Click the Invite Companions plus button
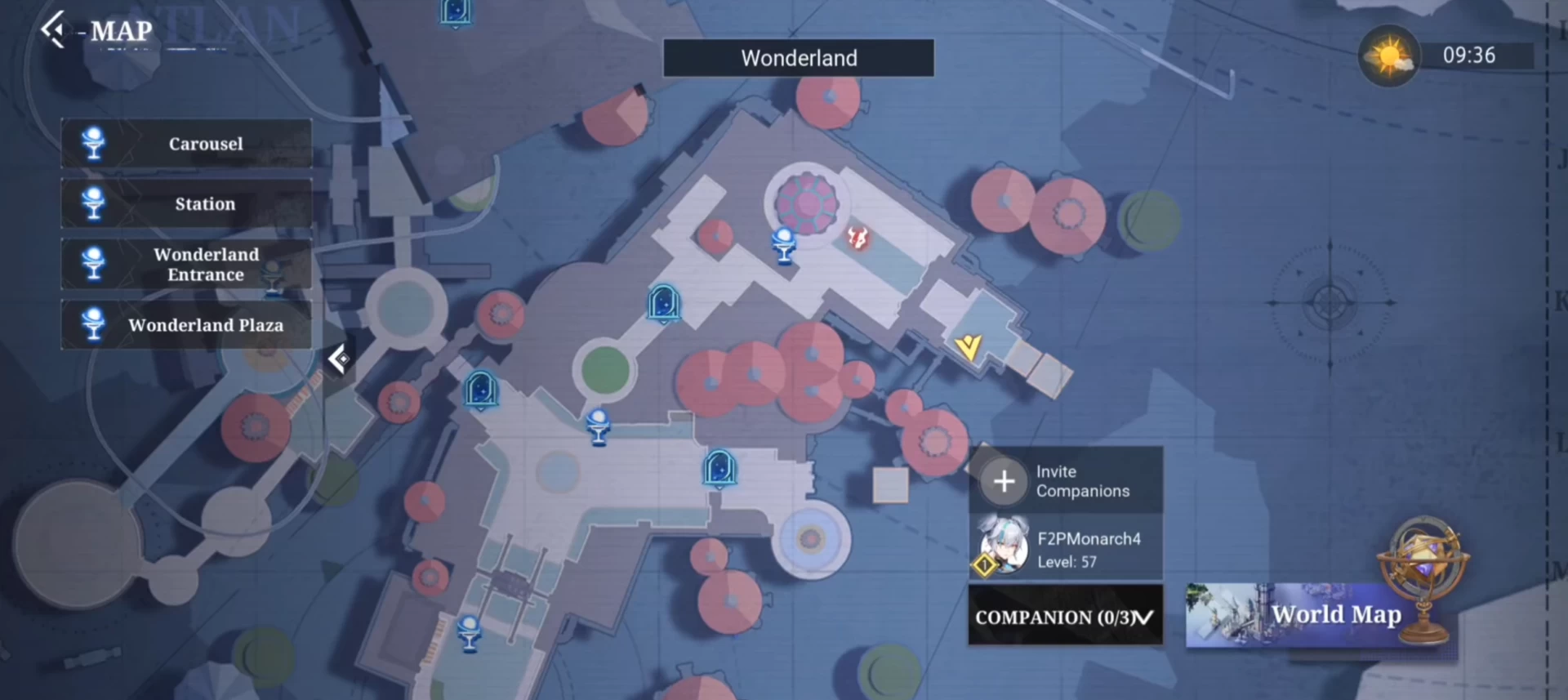This screenshot has width=1568, height=700. (1004, 481)
